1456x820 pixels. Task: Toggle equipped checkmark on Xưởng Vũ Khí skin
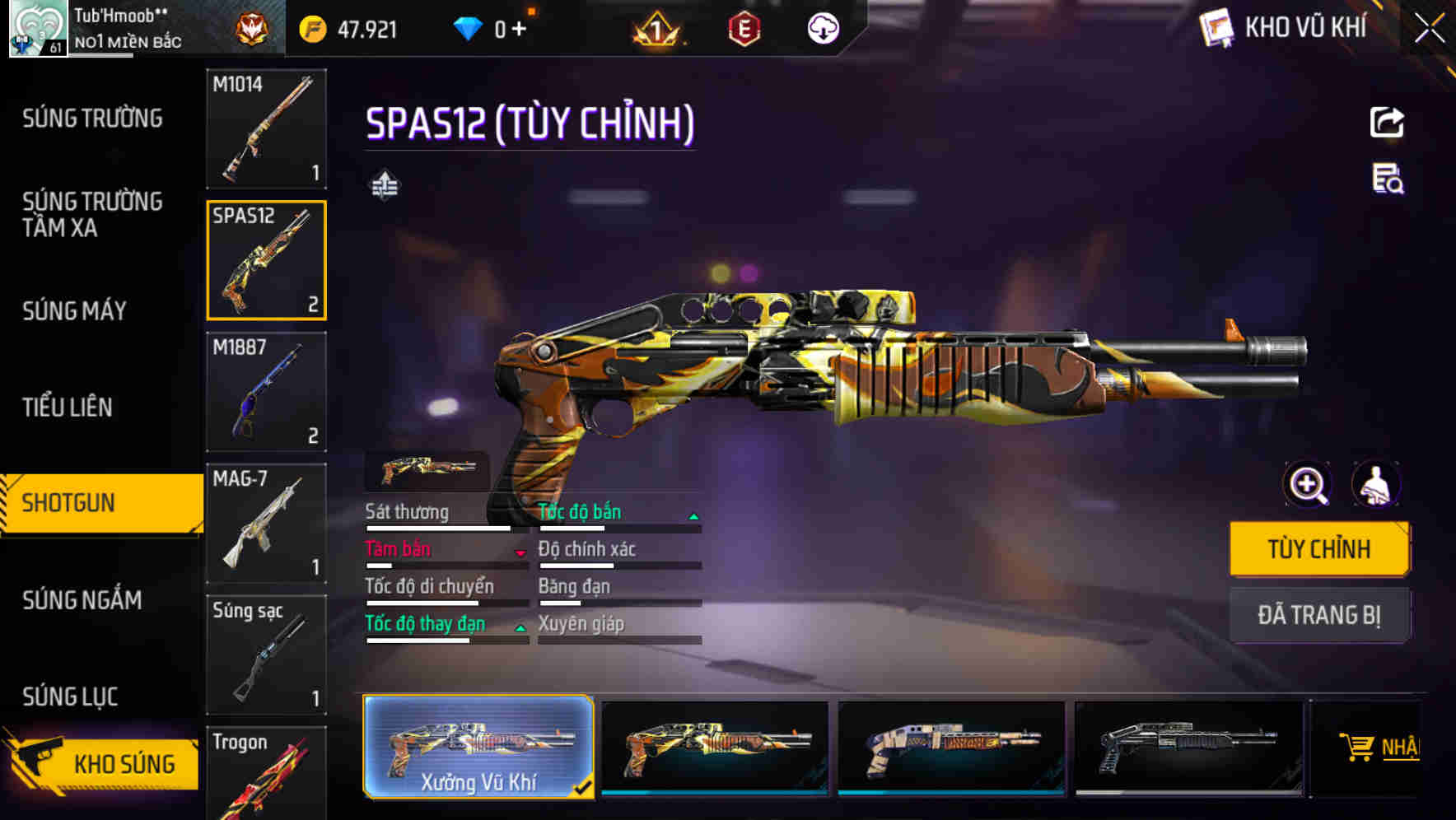click(585, 787)
